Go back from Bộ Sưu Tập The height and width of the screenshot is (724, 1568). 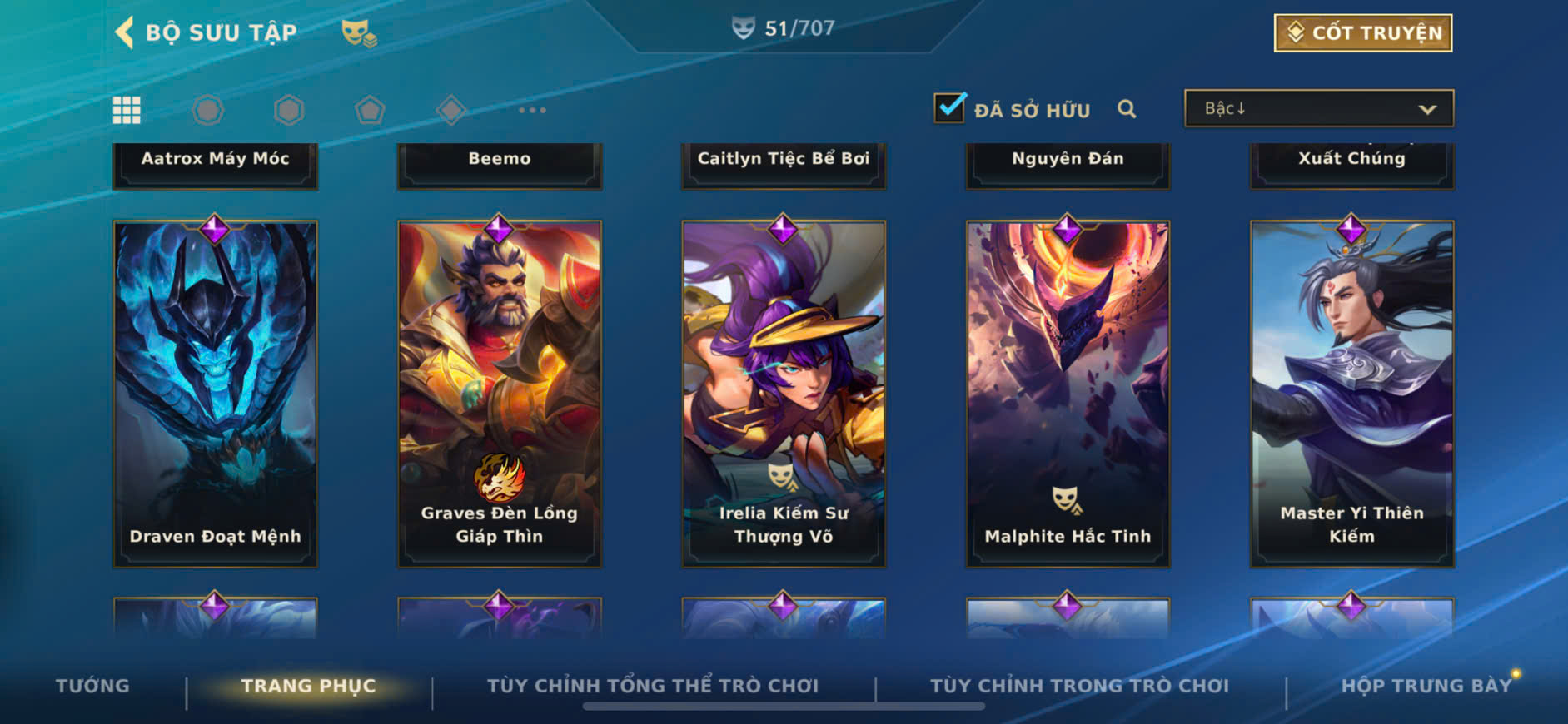(125, 33)
